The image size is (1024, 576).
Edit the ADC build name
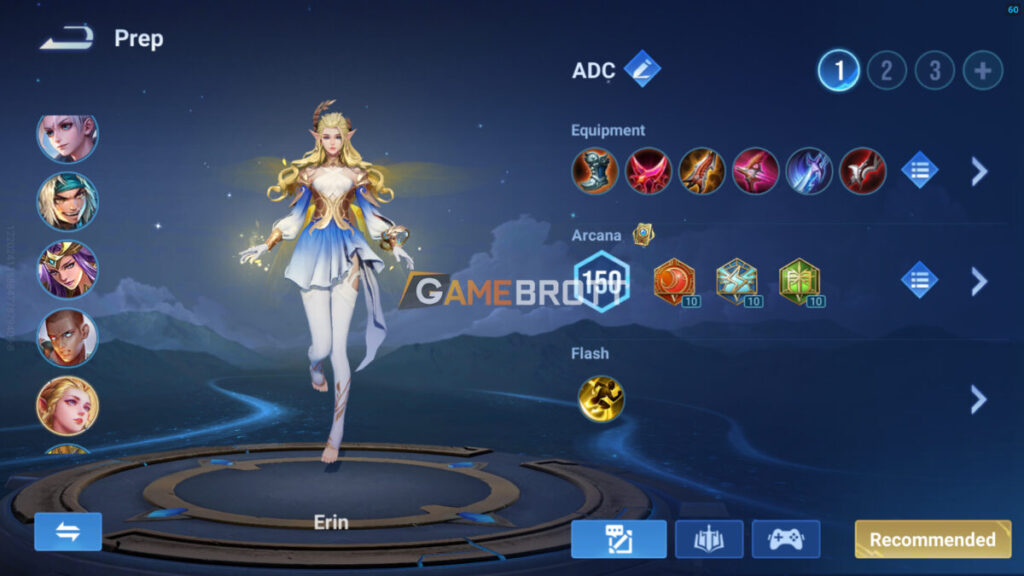641,69
